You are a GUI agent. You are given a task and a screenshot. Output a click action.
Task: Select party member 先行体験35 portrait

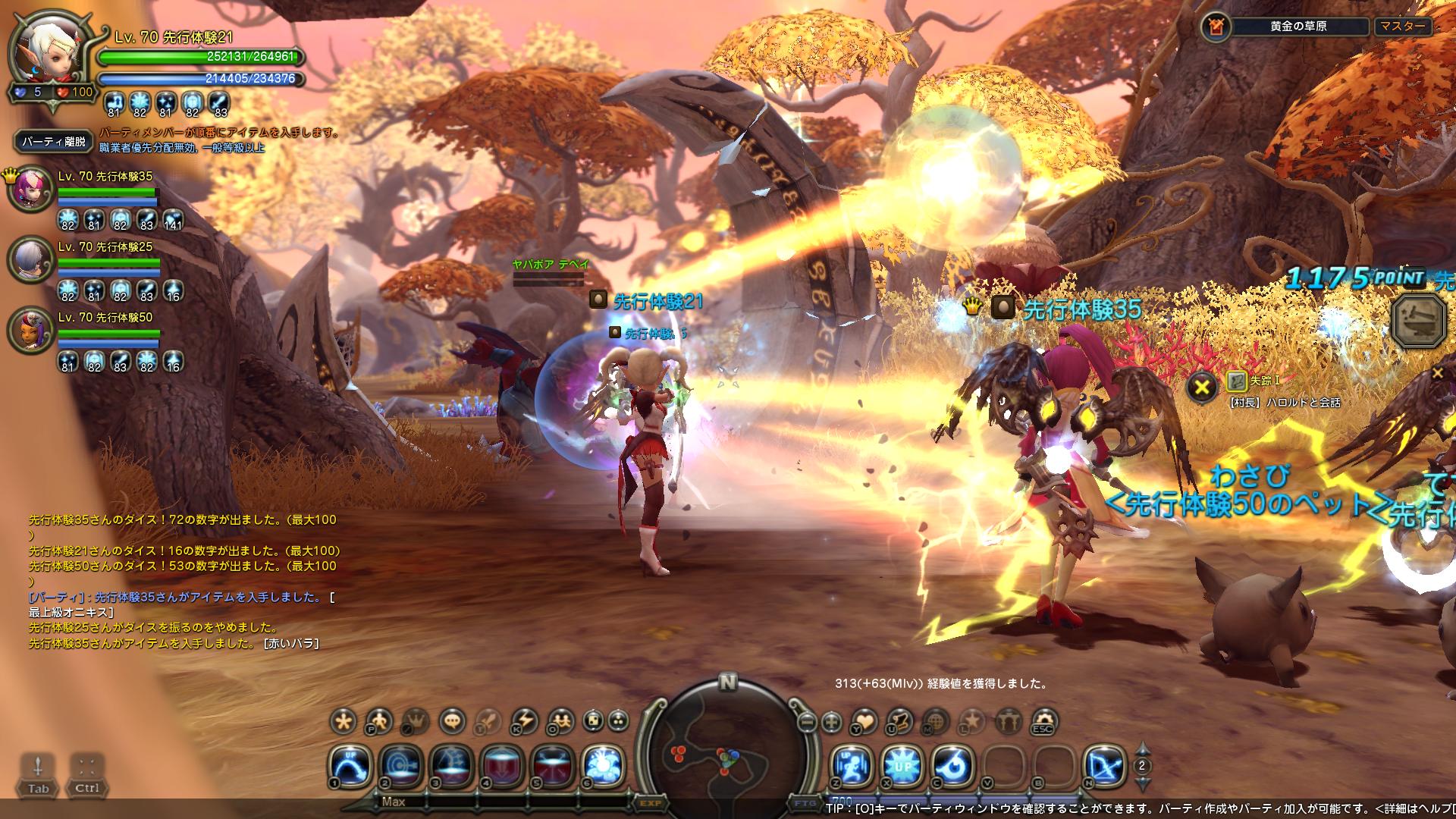[x=28, y=190]
